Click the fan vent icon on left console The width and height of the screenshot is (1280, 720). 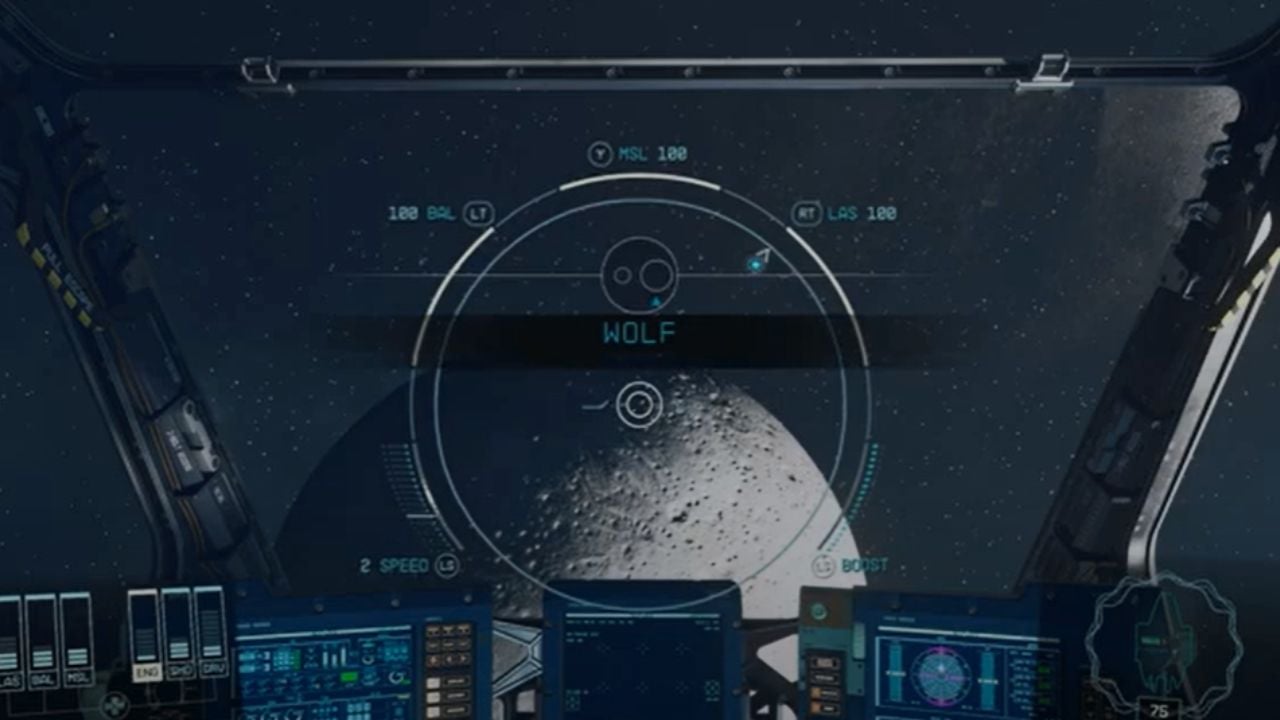click(x=114, y=703)
